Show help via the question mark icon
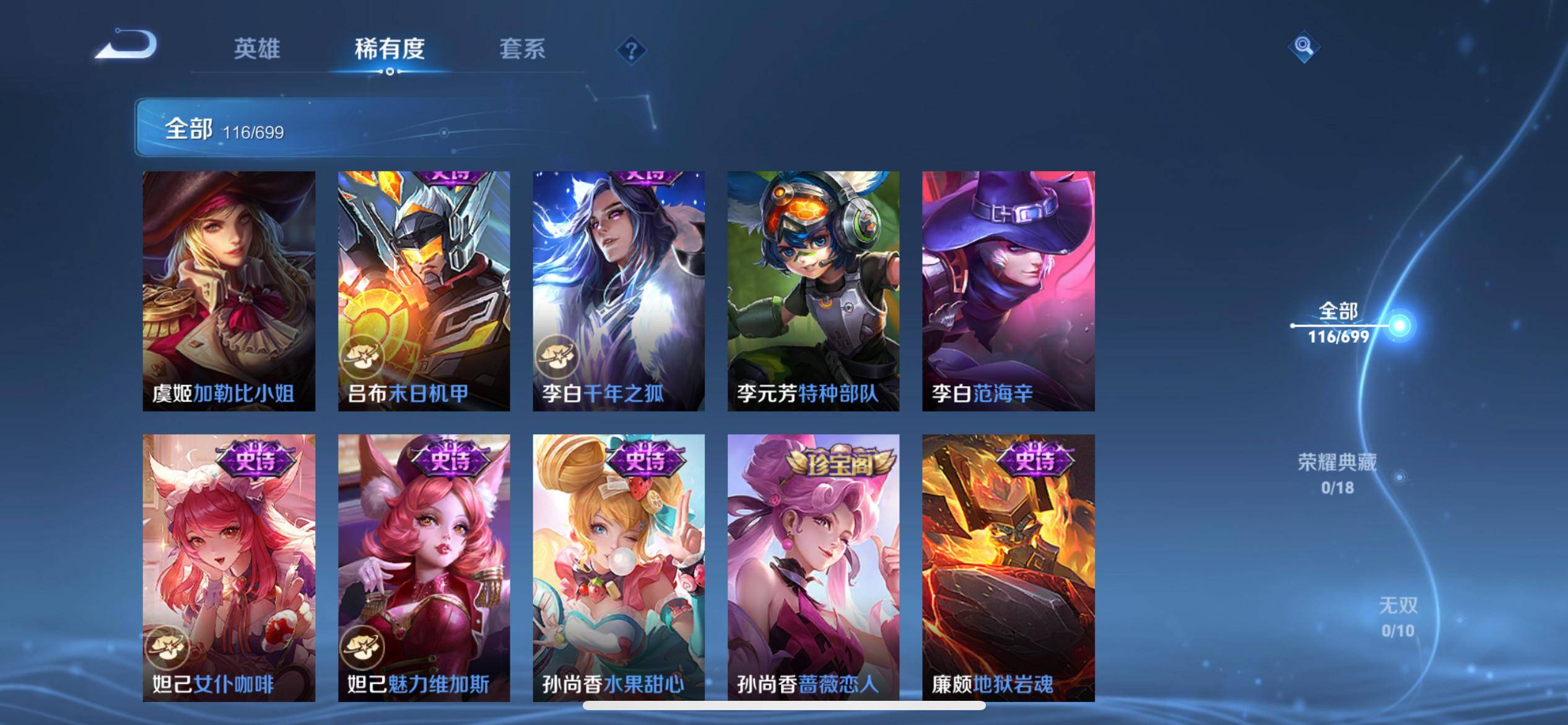Image resolution: width=1568 pixels, height=725 pixels. point(631,50)
